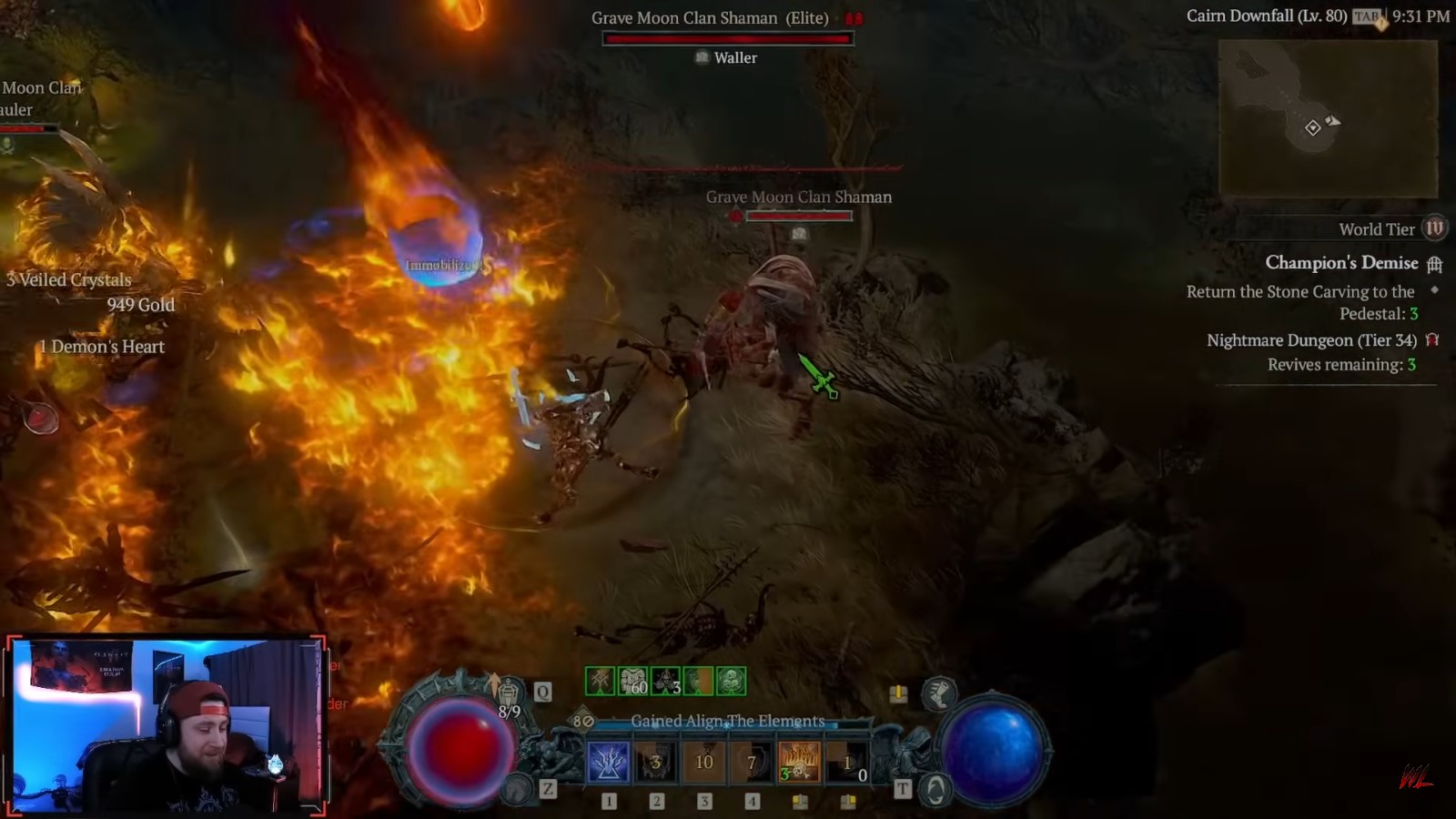This screenshot has width=1456, height=819.
Task: Select the skill in hotbar slot 1
Action: pos(607,763)
